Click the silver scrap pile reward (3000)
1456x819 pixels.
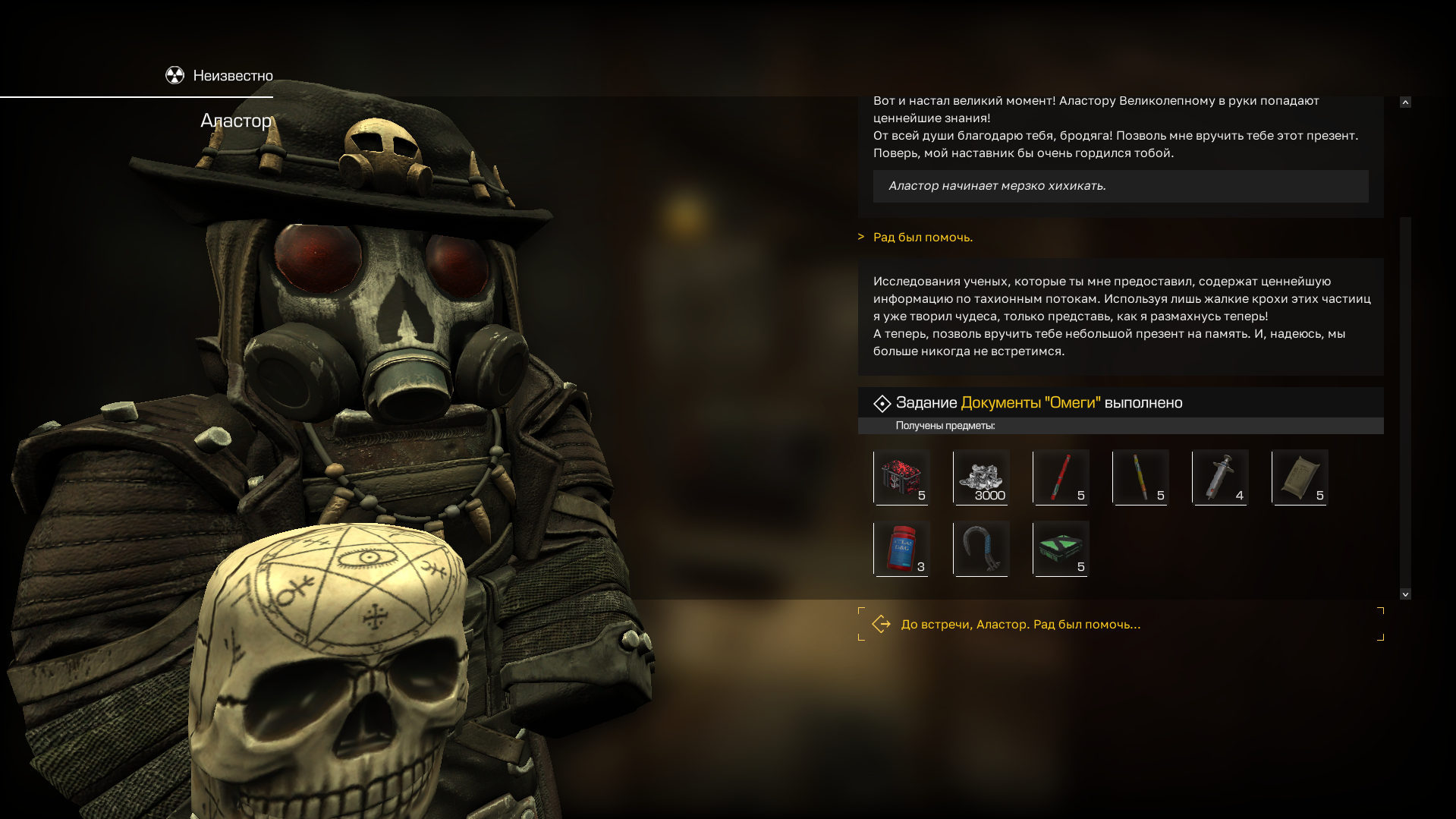point(981,477)
